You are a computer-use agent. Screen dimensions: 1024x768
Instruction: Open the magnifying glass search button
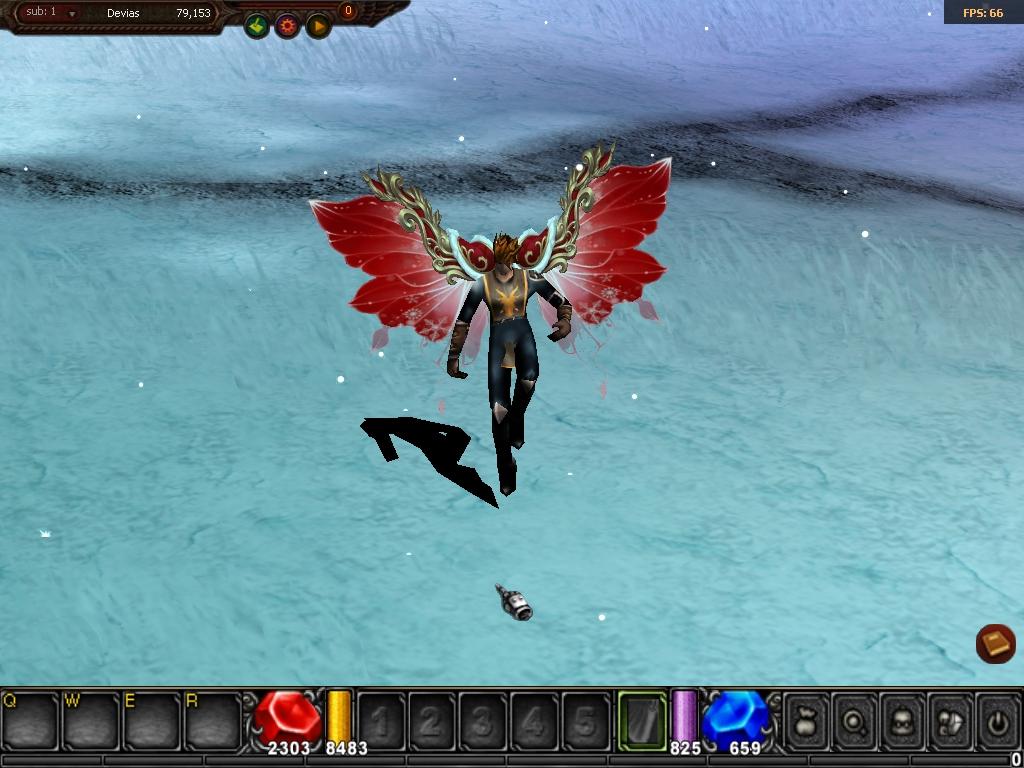point(855,720)
